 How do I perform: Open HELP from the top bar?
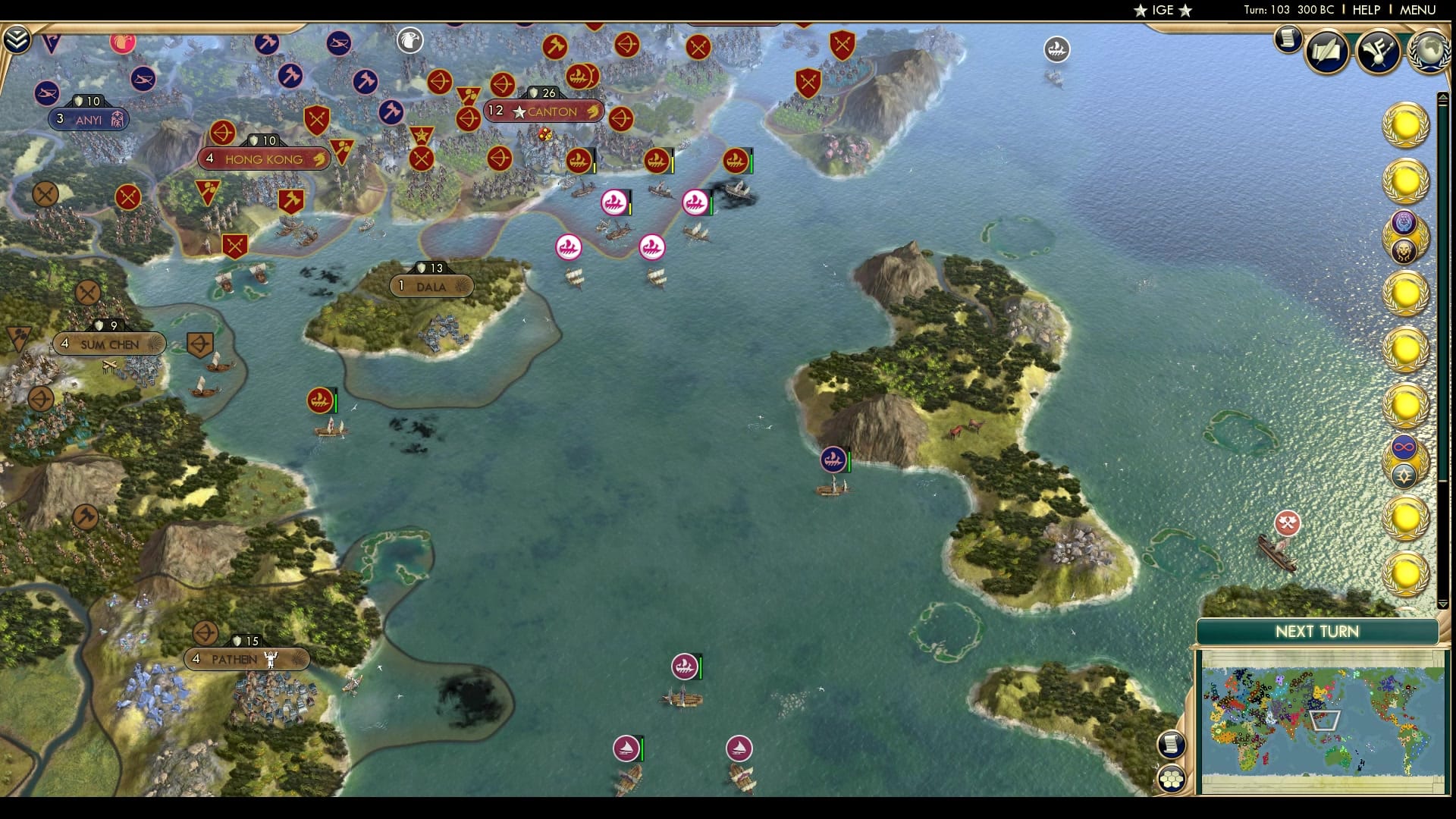click(x=1365, y=11)
